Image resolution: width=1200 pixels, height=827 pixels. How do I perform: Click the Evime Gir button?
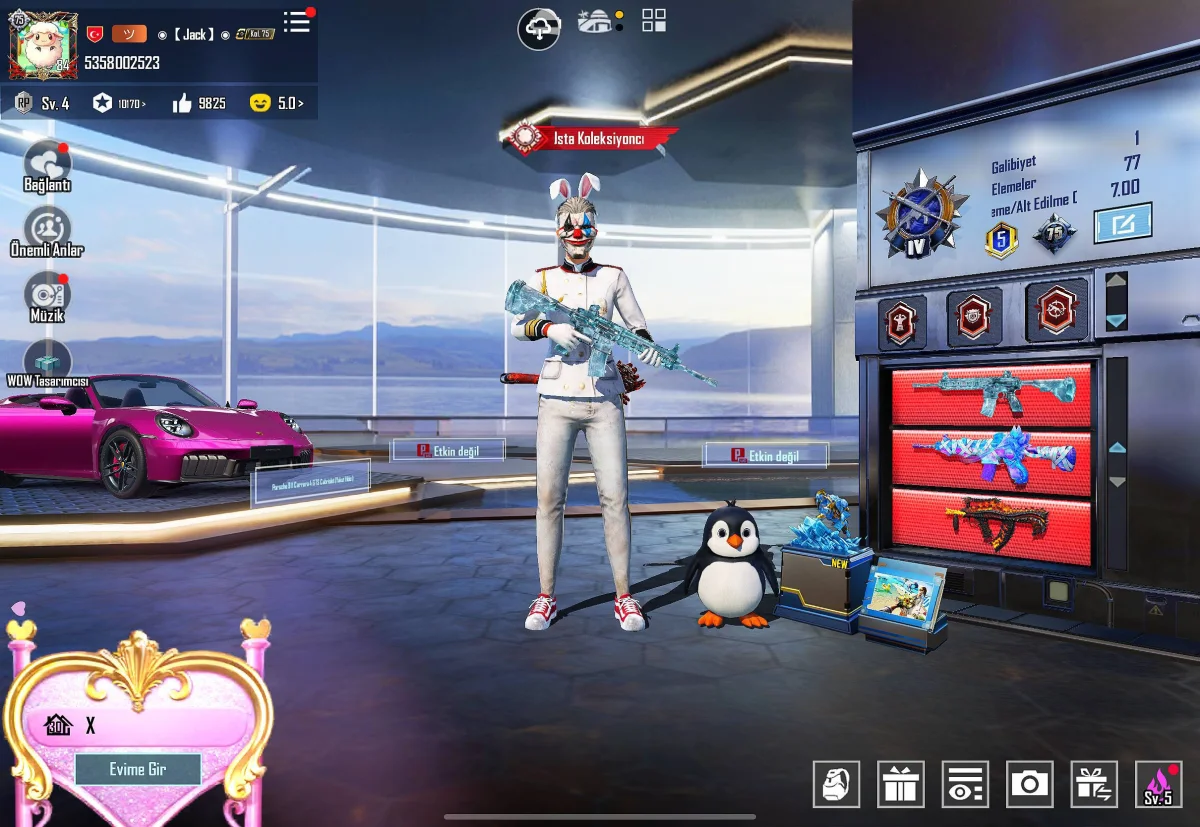138,769
